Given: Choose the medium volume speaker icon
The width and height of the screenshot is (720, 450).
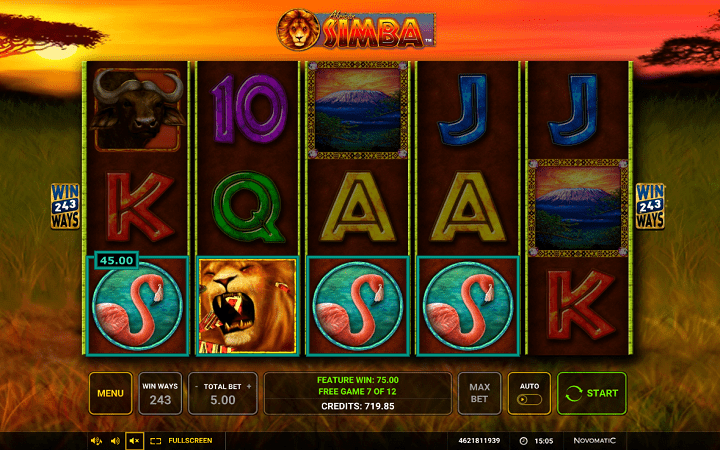Looking at the screenshot, I should (115, 440).
